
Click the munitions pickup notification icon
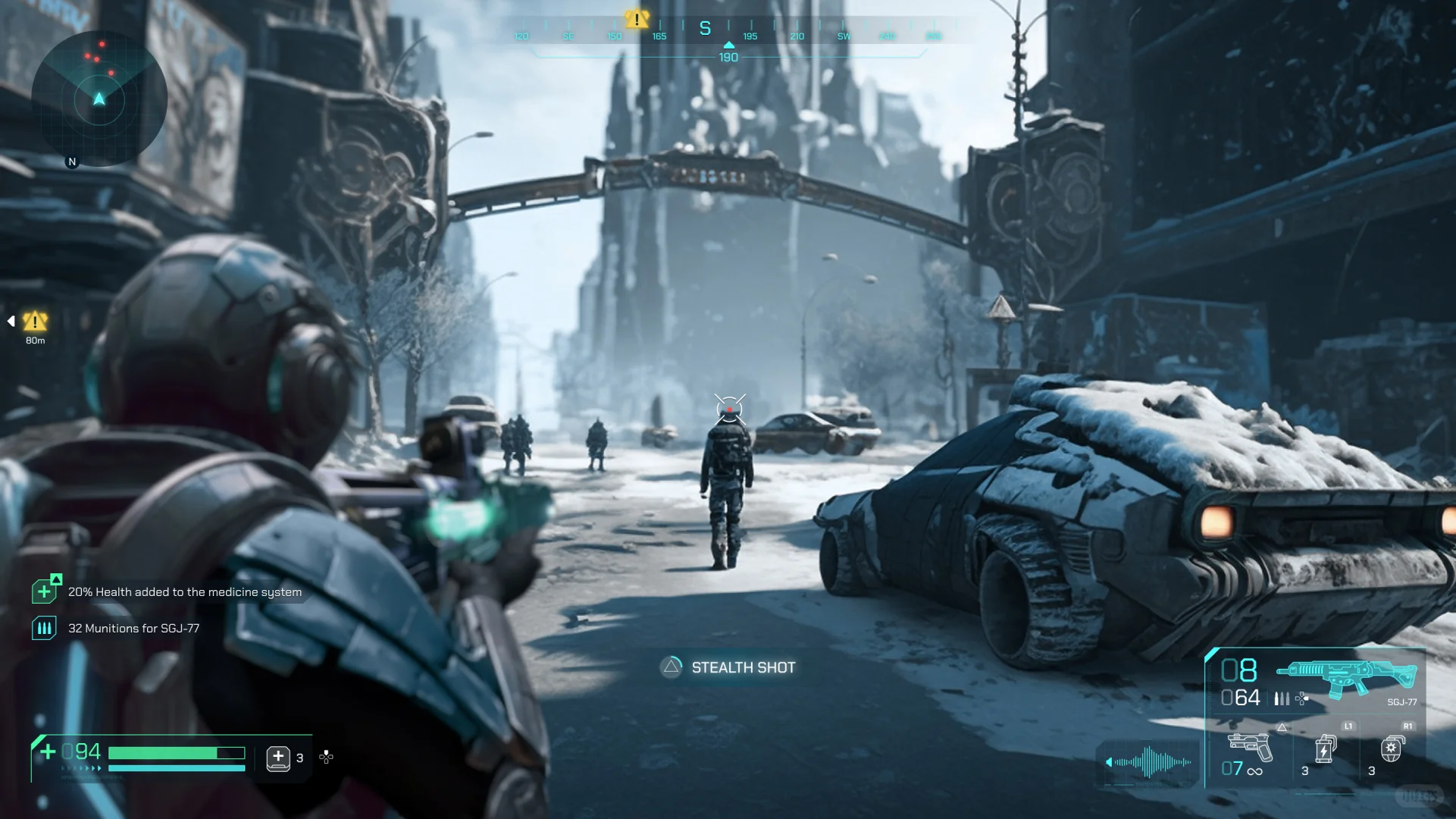[44, 628]
